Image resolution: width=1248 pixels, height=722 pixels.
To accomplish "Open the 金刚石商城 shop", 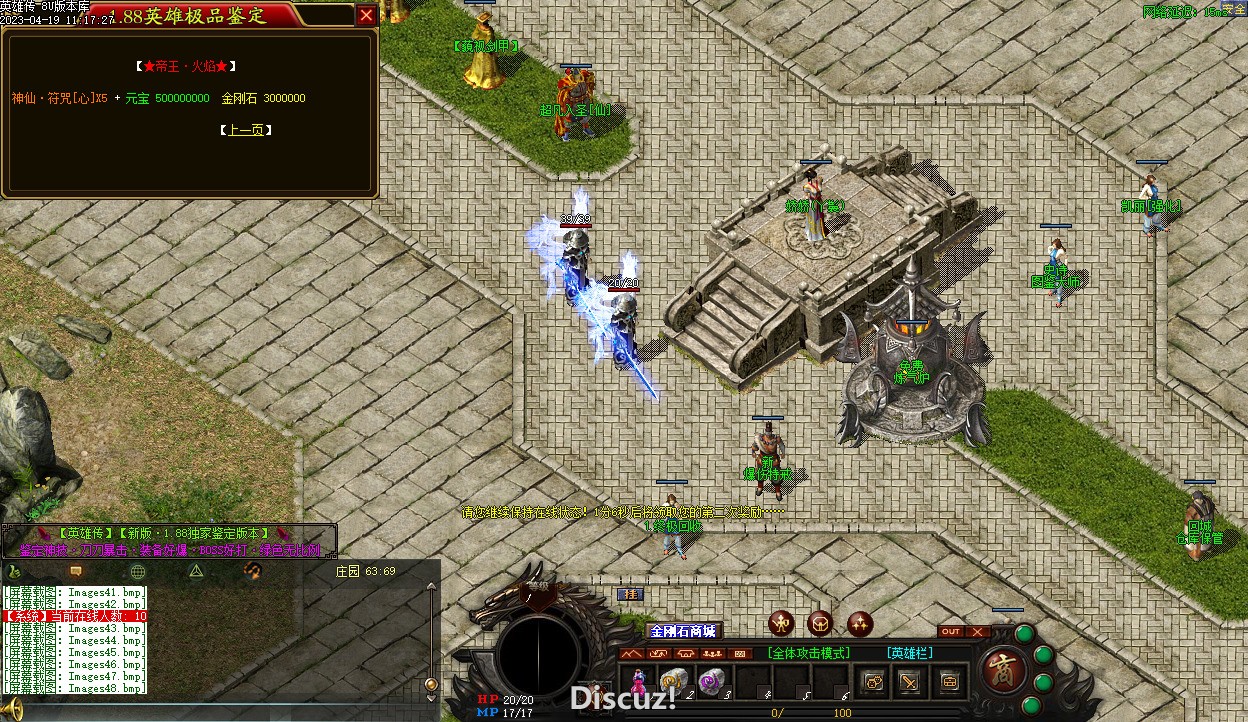I will 684,631.
